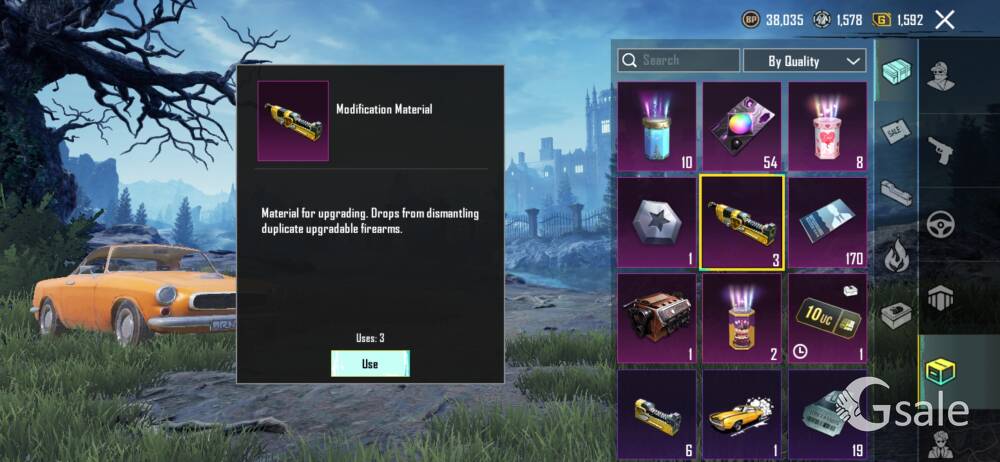Viewport: 1000px width, 462px height.
Task: Close the inventory screen
Action: [944, 19]
